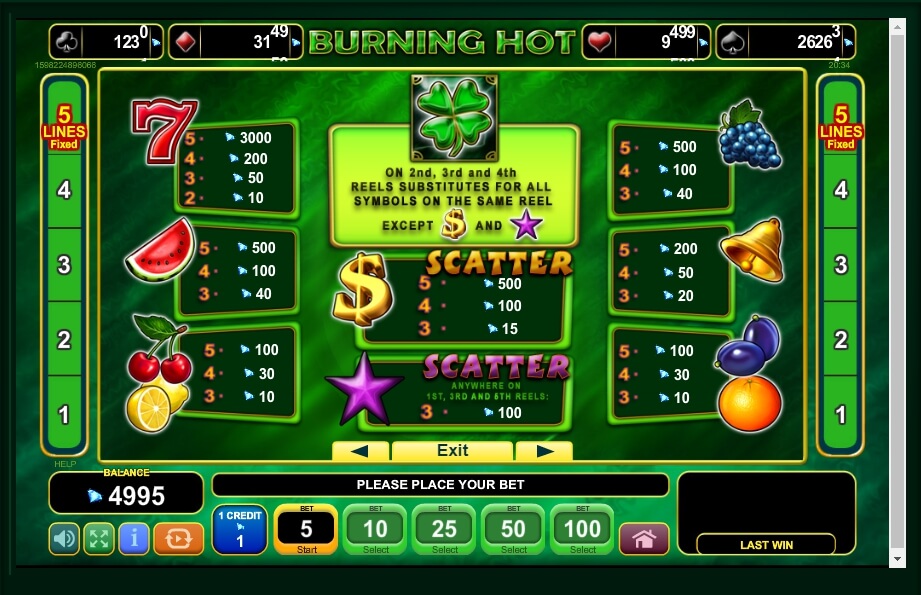The width and height of the screenshot is (921, 595).
Task: Switch to fullscreen mode
Action: click(99, 539)
